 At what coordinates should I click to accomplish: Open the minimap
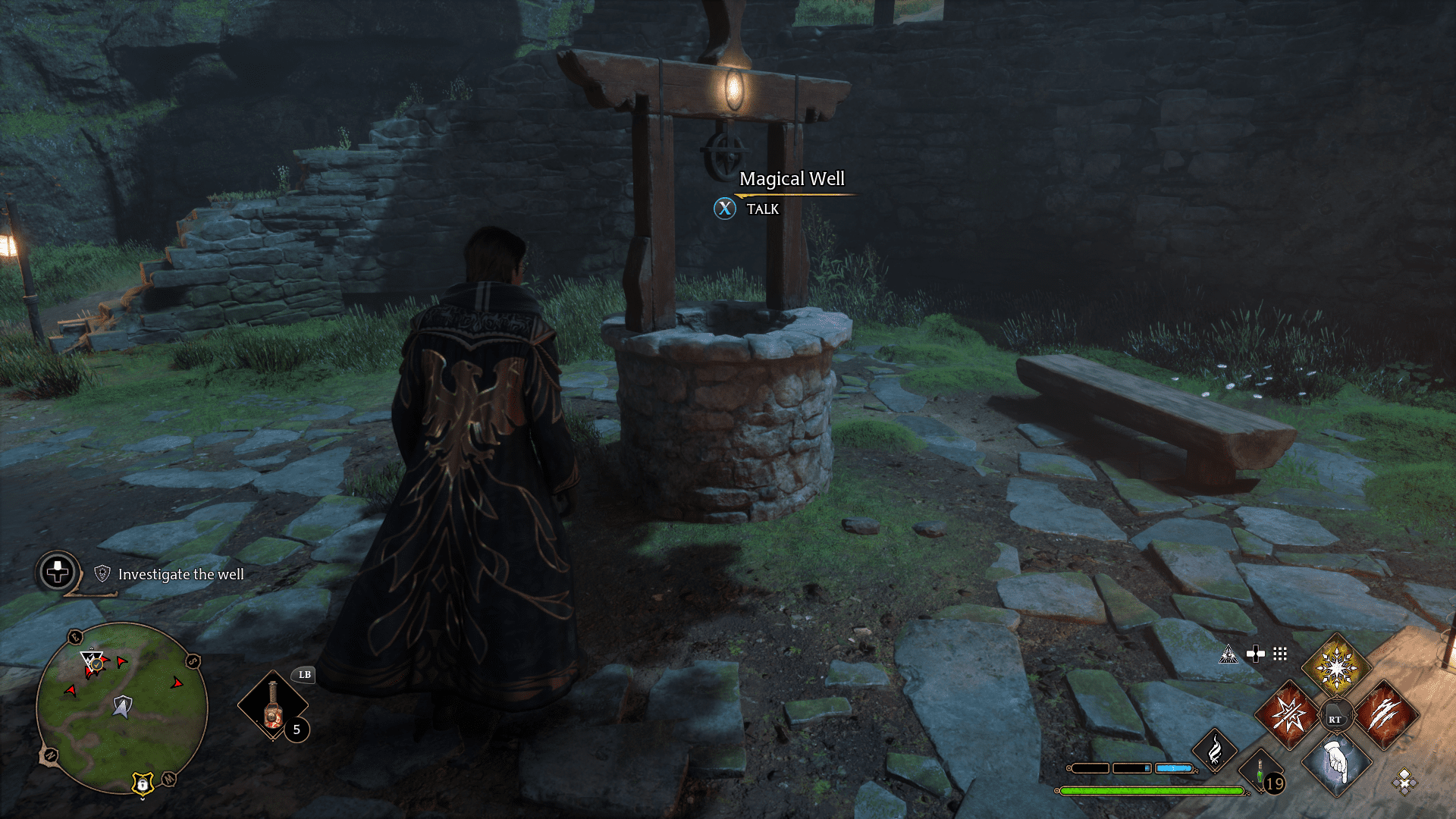click(121, 708)
